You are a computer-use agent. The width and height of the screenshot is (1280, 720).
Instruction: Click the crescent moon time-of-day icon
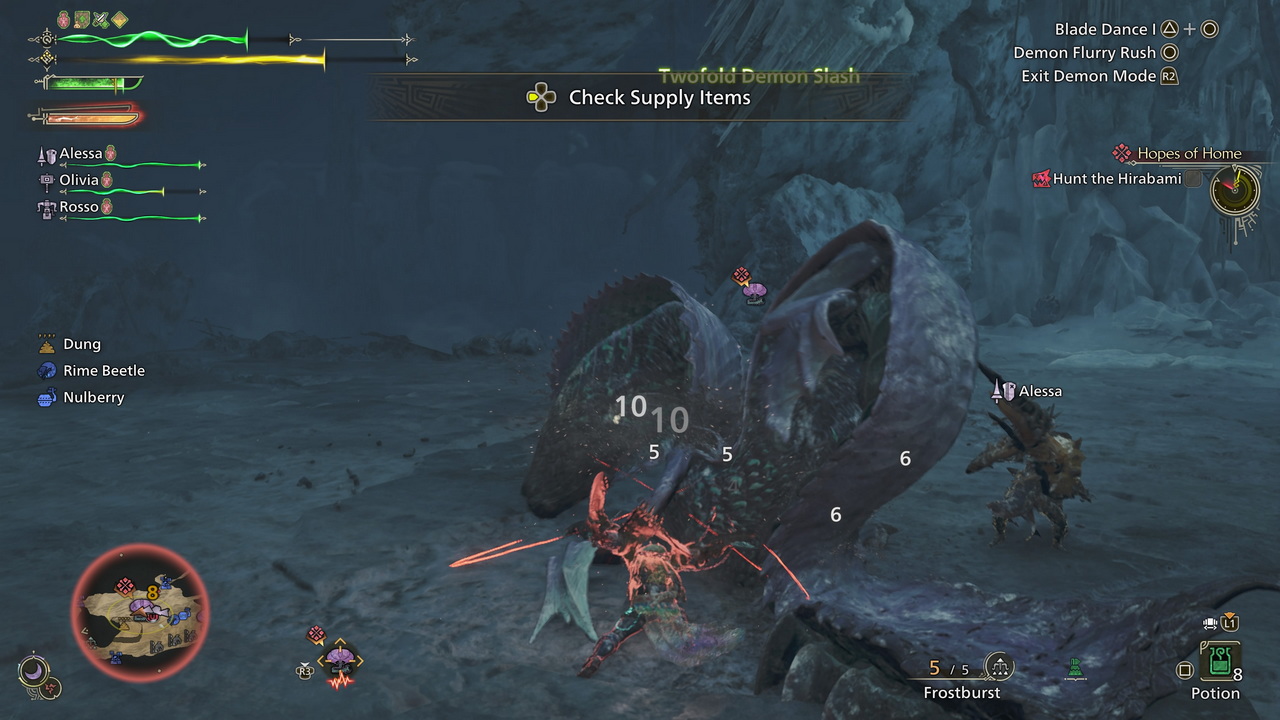click(33, 671)
